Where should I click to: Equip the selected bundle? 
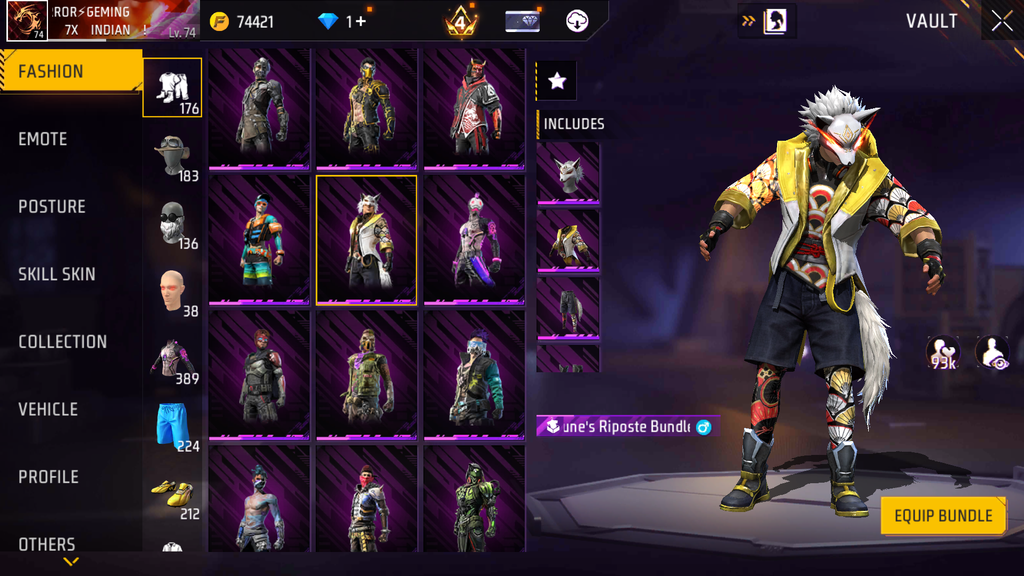(942, 516)
